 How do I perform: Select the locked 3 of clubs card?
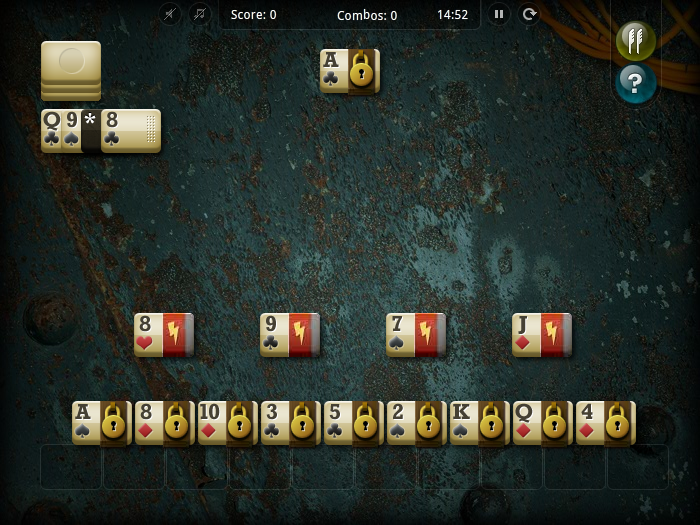click(291, 423)
